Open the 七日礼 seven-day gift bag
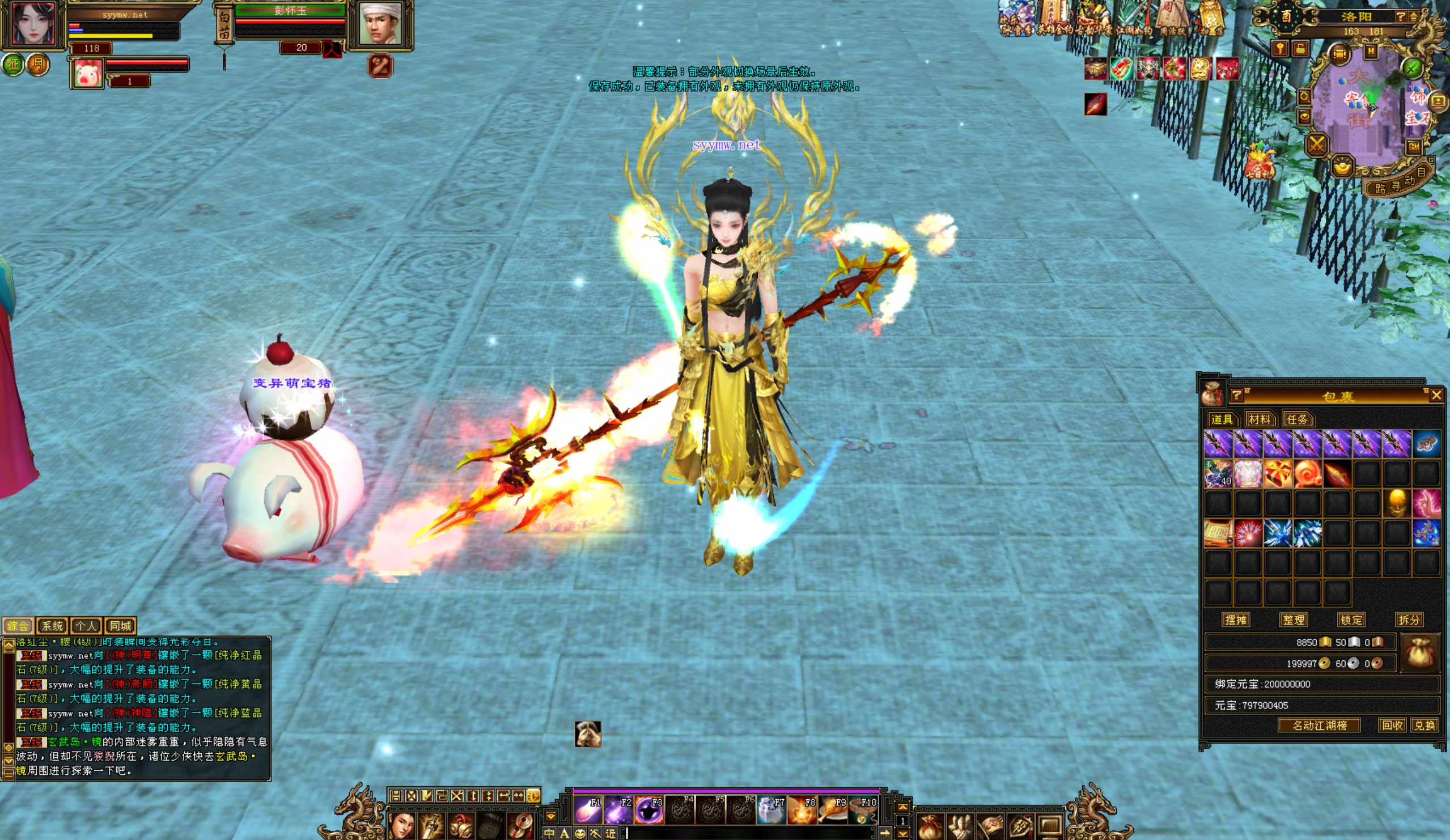The image size is (1450, 840). coord(1259,162)
